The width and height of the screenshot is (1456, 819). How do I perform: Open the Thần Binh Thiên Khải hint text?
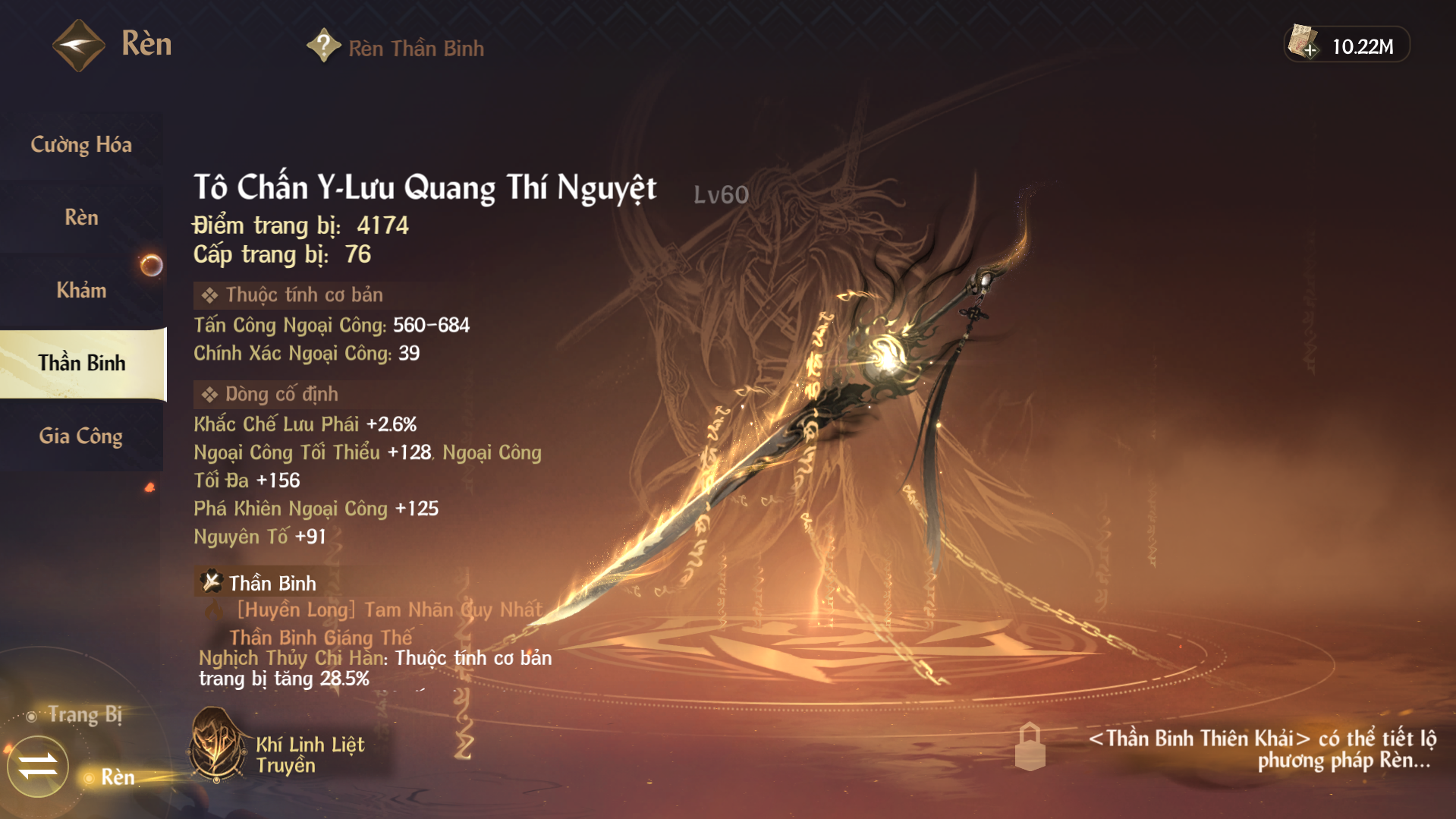(1263, 749)
